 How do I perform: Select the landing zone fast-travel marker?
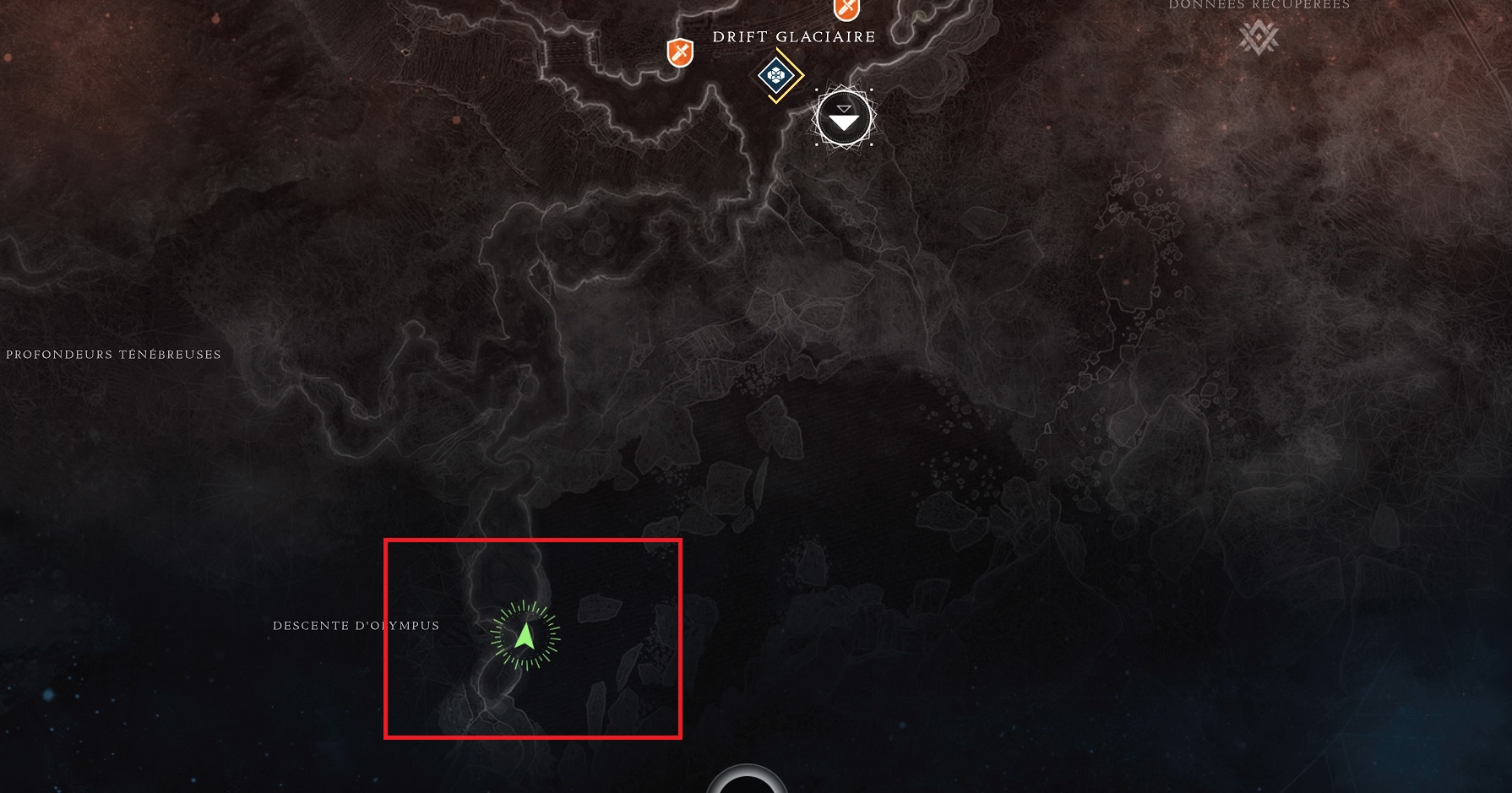pyautogui.click(x=844, y=118)
